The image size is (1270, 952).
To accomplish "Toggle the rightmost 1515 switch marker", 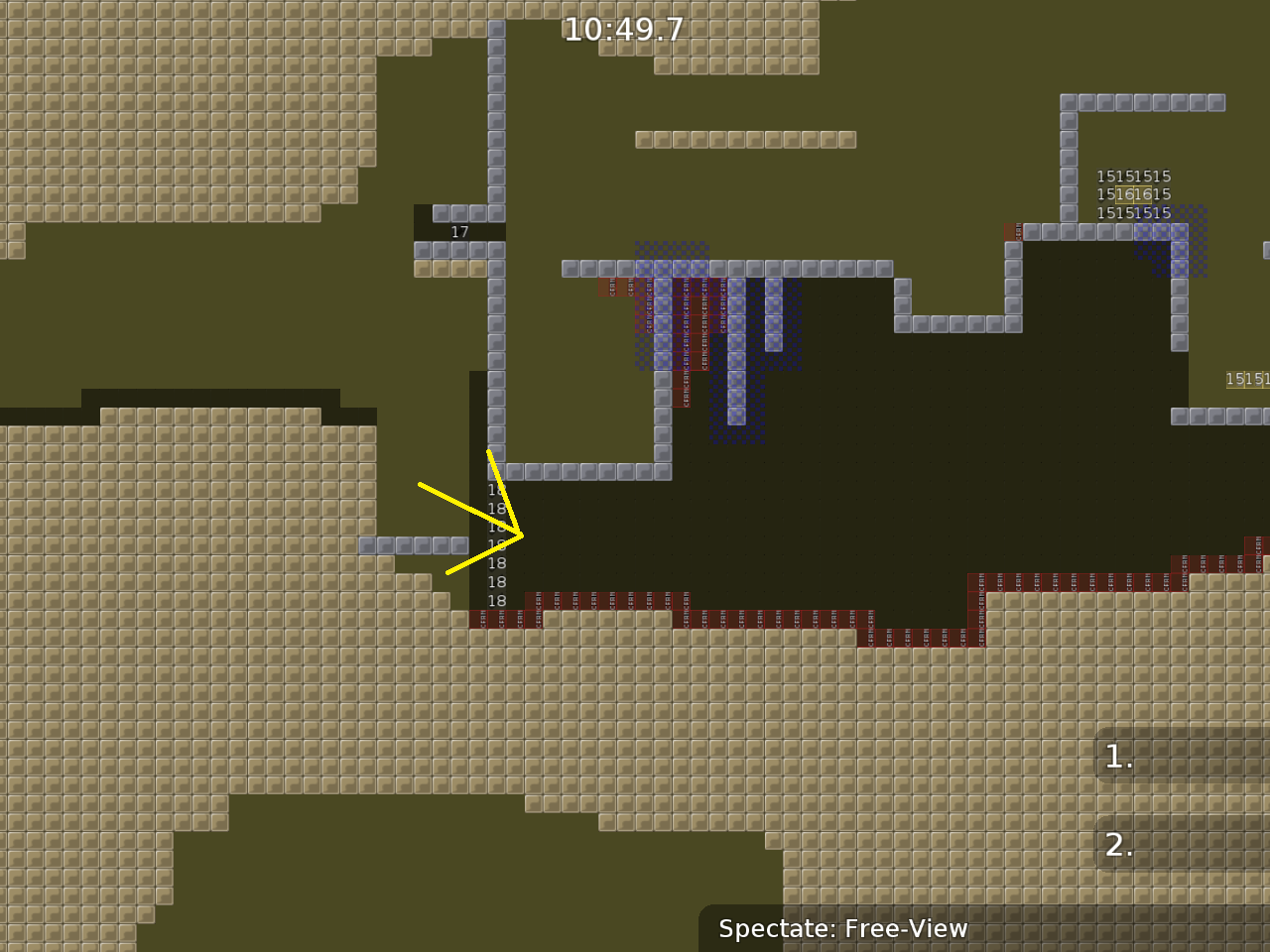I will coord(1246,378).
